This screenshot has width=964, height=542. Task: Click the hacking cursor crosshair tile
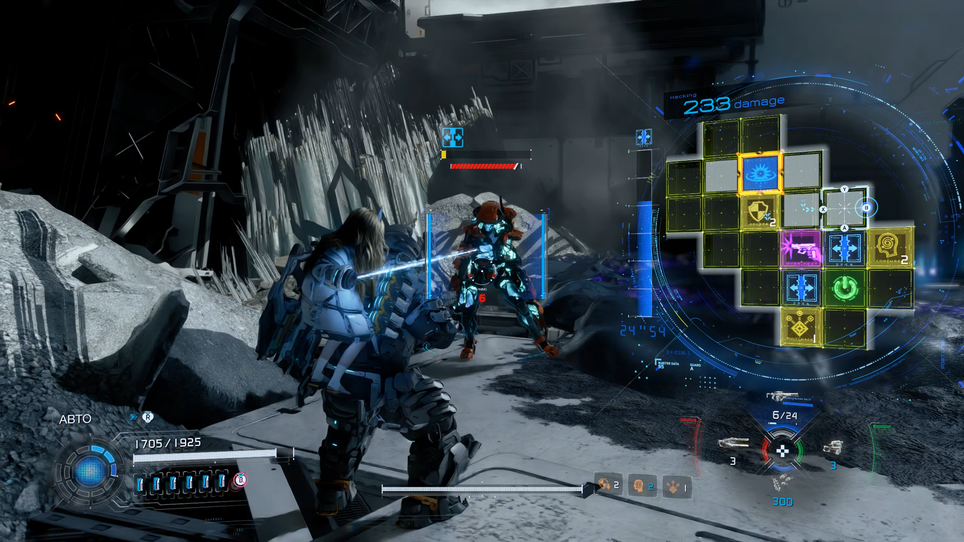pos(844,209)
